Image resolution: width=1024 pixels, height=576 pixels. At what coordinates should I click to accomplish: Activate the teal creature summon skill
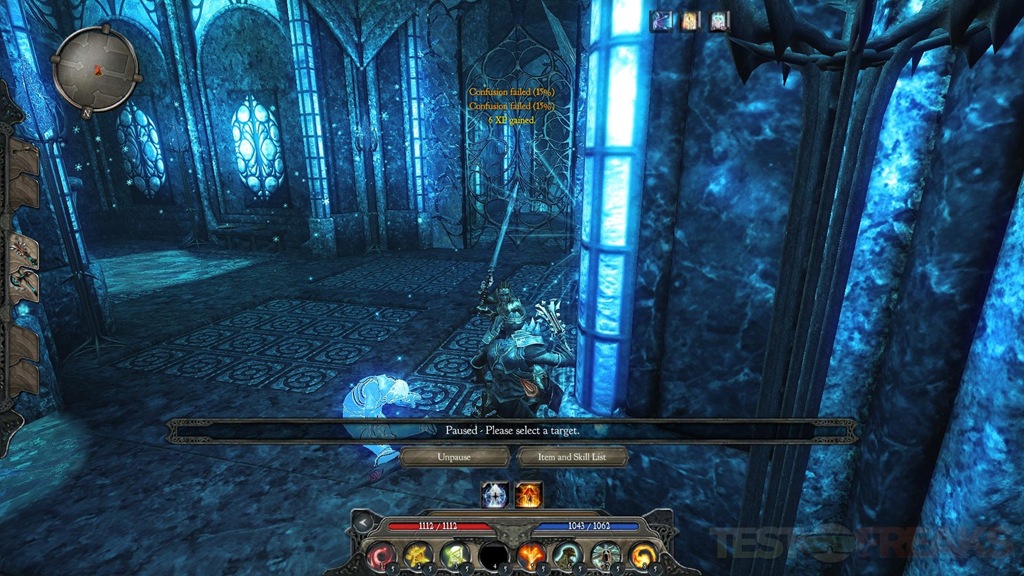point(568,555)
